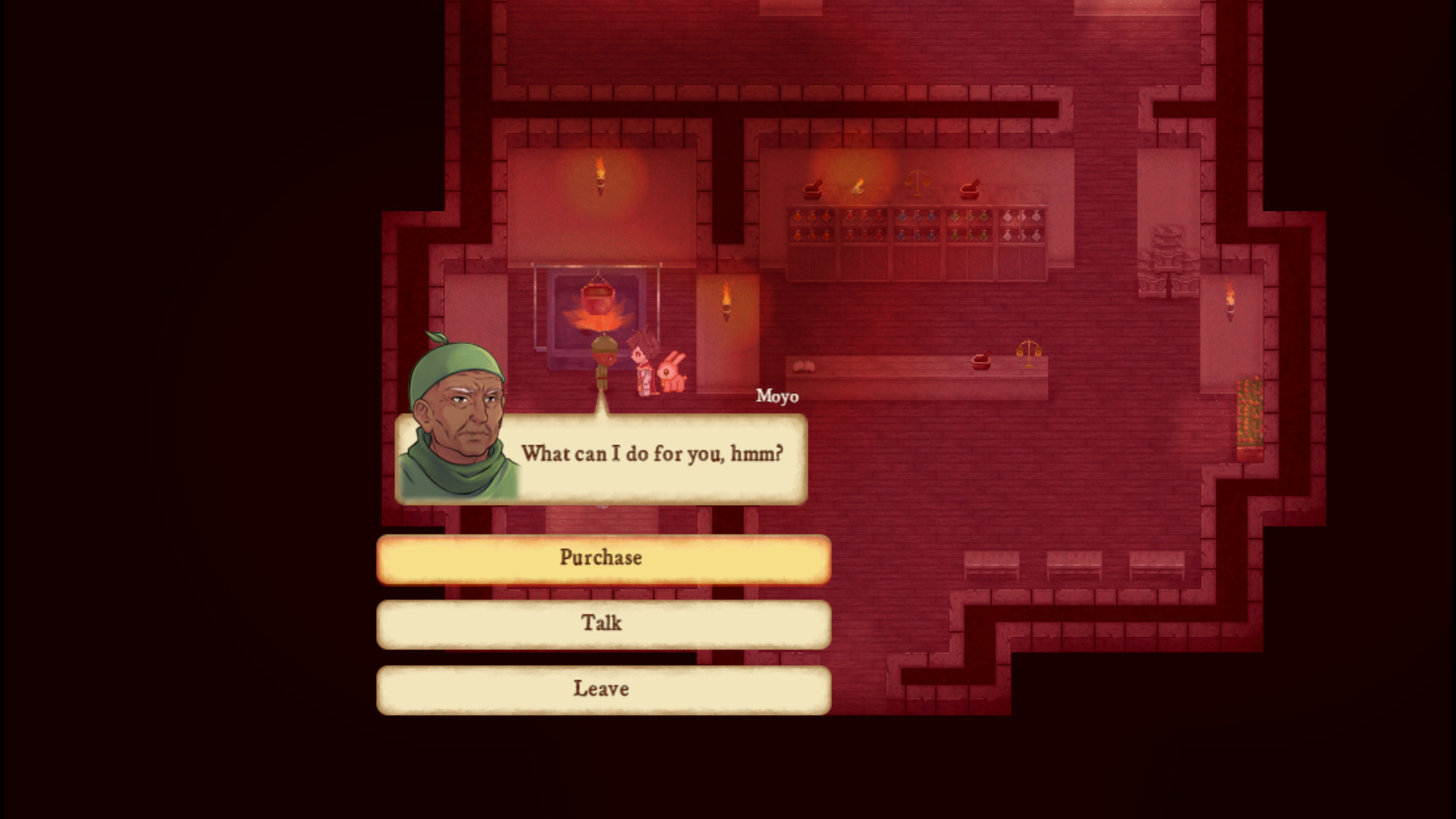
Task: Choose the Talk option
Action: tap(602, 623)
